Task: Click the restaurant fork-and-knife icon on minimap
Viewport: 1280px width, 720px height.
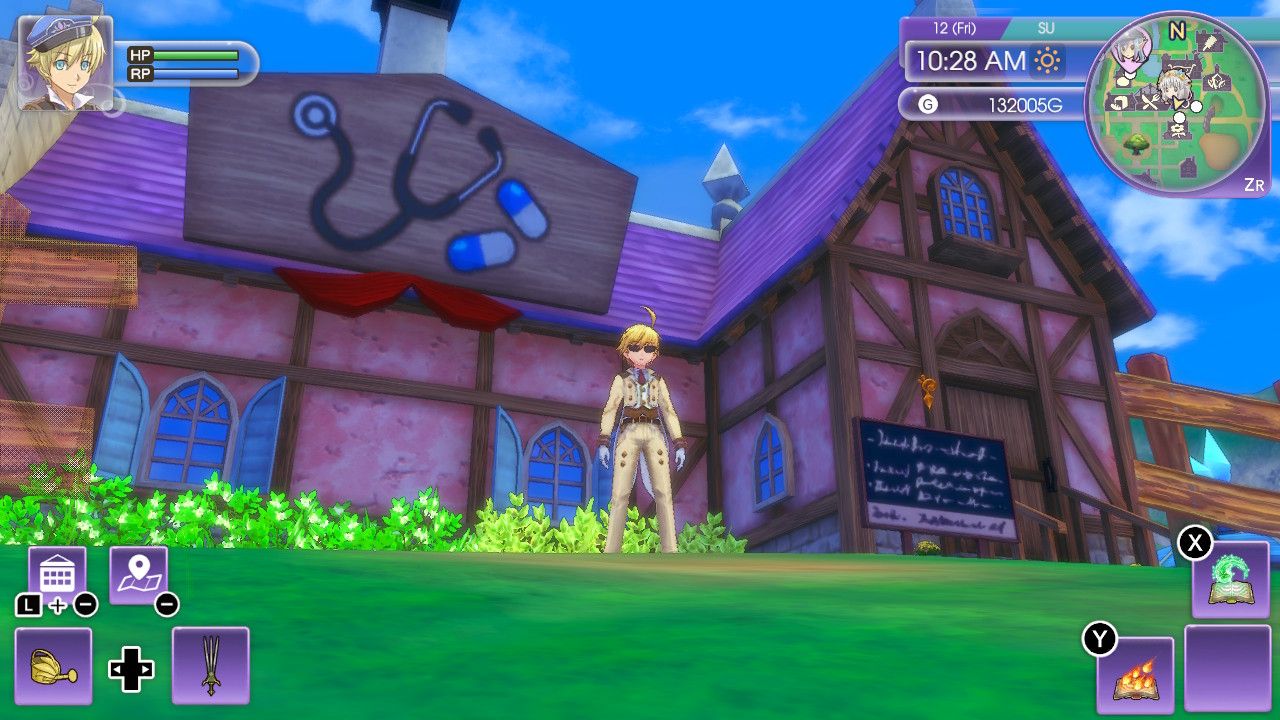Action: coord(1150,100)
